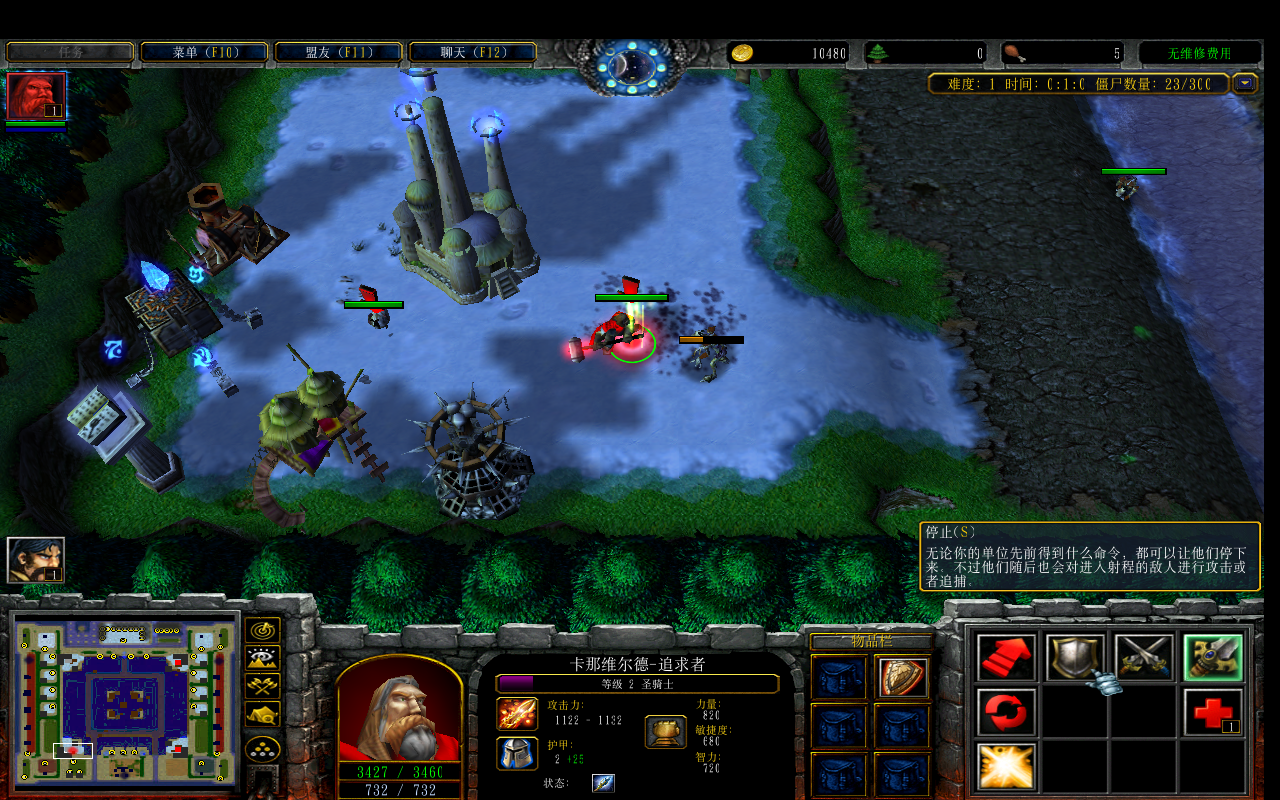The height and width of the screenshot is (800, 1280).
Task: Select the shield item in inventory
Action: point(903,677)
